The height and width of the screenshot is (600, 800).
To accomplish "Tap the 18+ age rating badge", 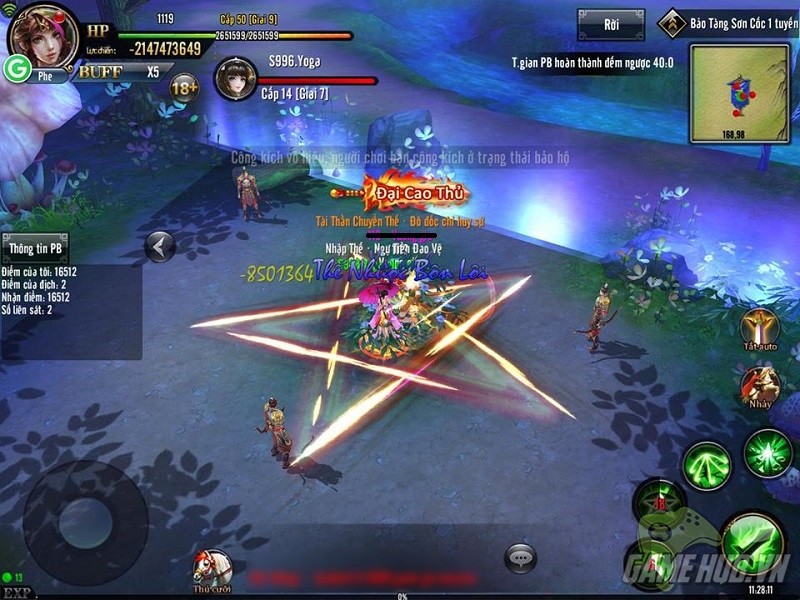I will coord(185,89).
